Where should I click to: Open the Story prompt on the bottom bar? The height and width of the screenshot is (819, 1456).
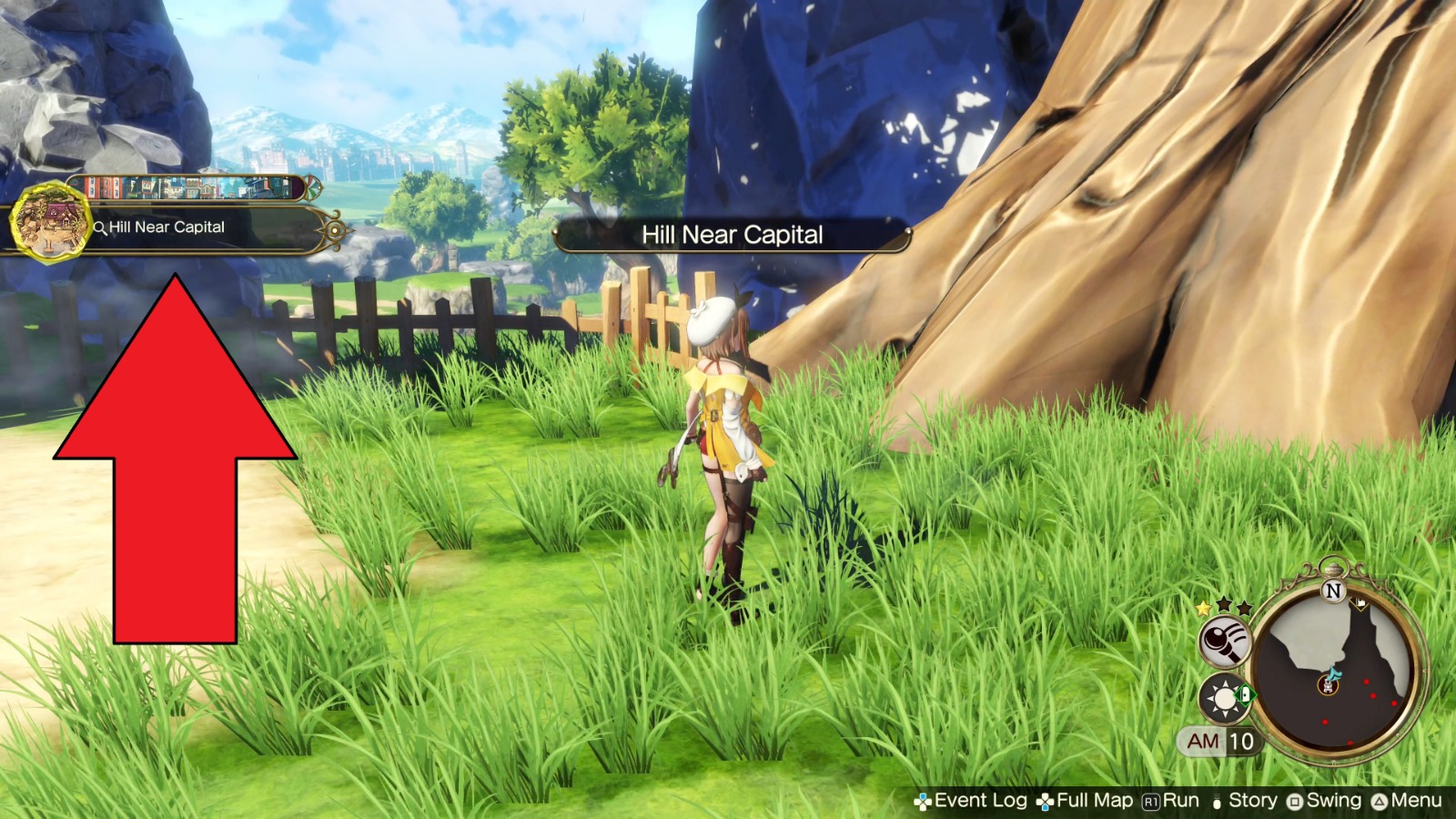(1251, 801)
